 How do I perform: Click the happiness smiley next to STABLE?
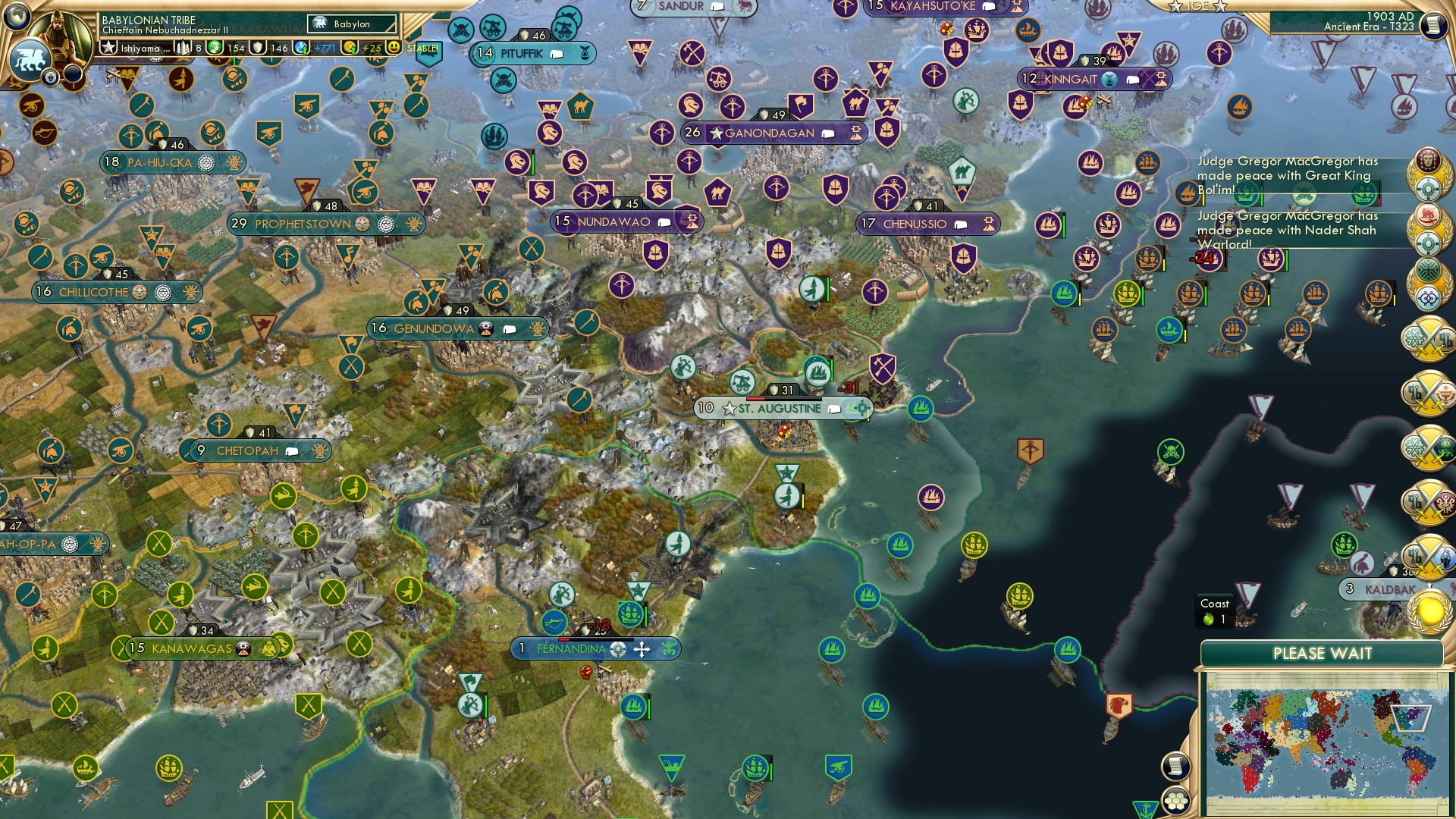pyautogui.click(x=394, y=48)
